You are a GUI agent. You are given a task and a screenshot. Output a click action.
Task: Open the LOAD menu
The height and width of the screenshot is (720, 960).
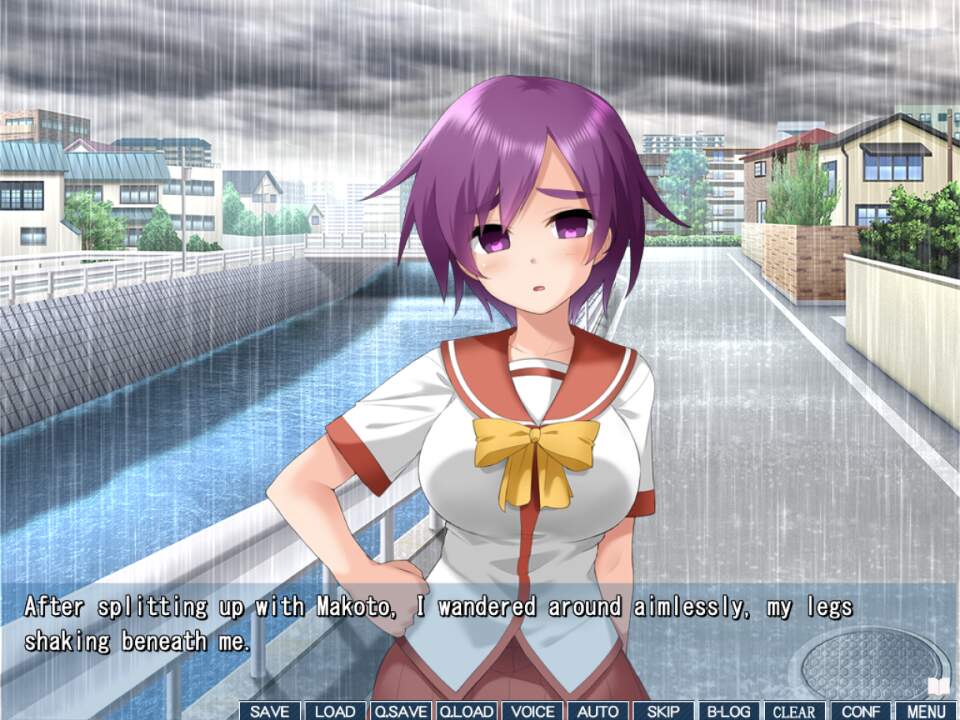(x=335, y=711)
